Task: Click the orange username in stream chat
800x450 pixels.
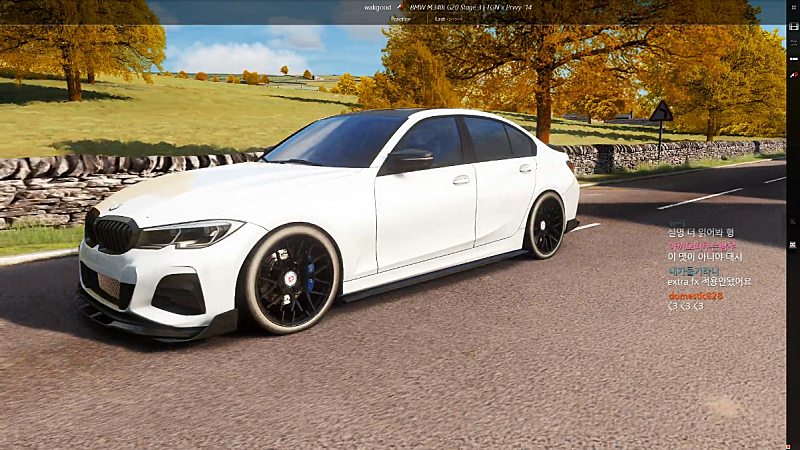Action: coord(695,295)
